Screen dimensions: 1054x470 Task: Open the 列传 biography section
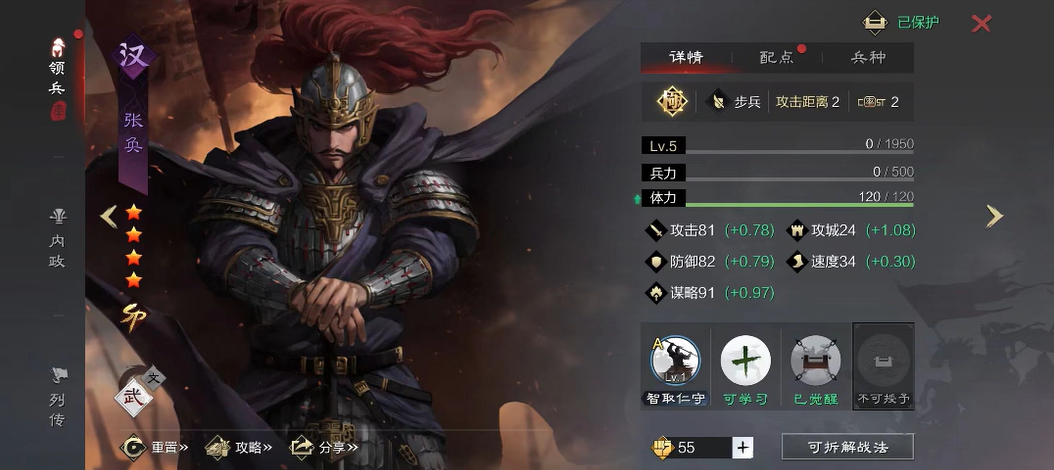[57, 397]
